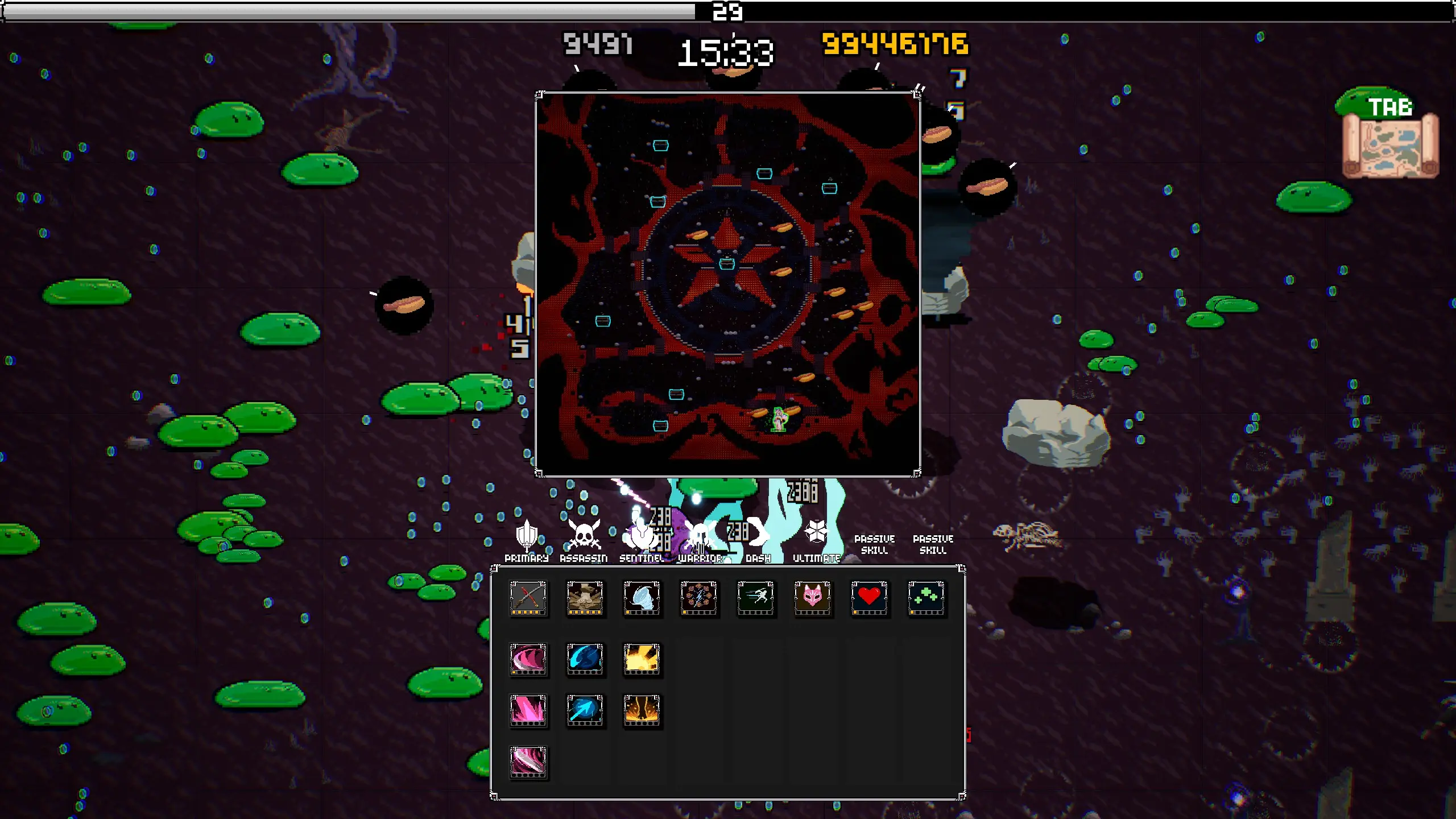Pick the blue arrow orb upgrade
Screen dimensions: 1456x819
tap(585, 711)
